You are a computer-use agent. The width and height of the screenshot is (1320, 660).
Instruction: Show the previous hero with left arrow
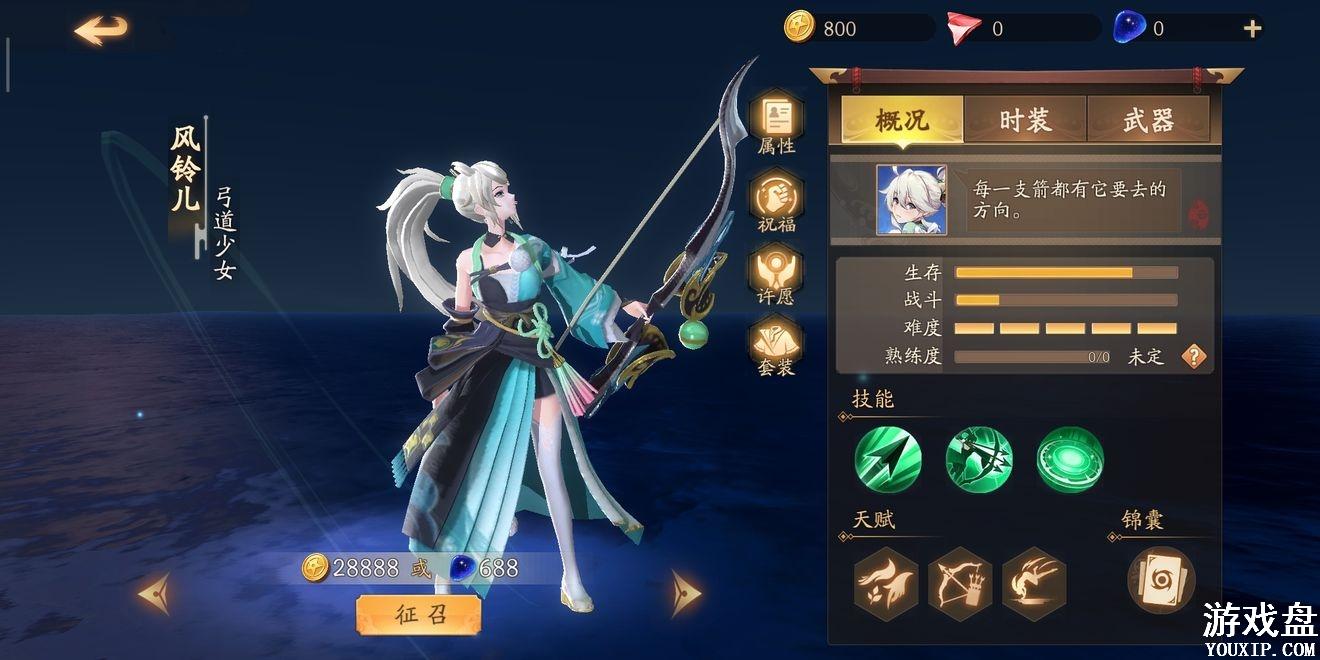click(155, 592)
